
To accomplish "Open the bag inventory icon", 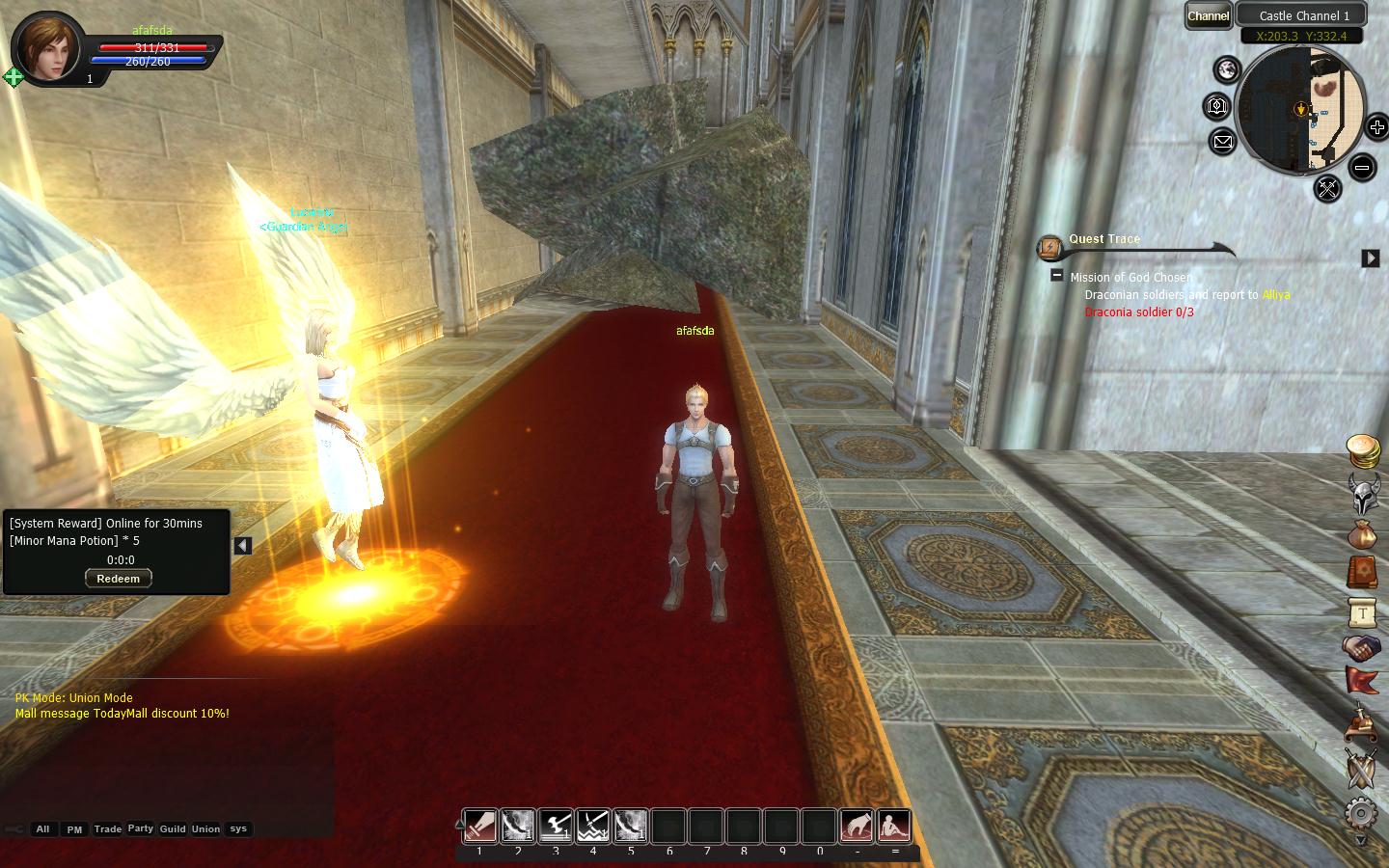I will coord(1362,532).
